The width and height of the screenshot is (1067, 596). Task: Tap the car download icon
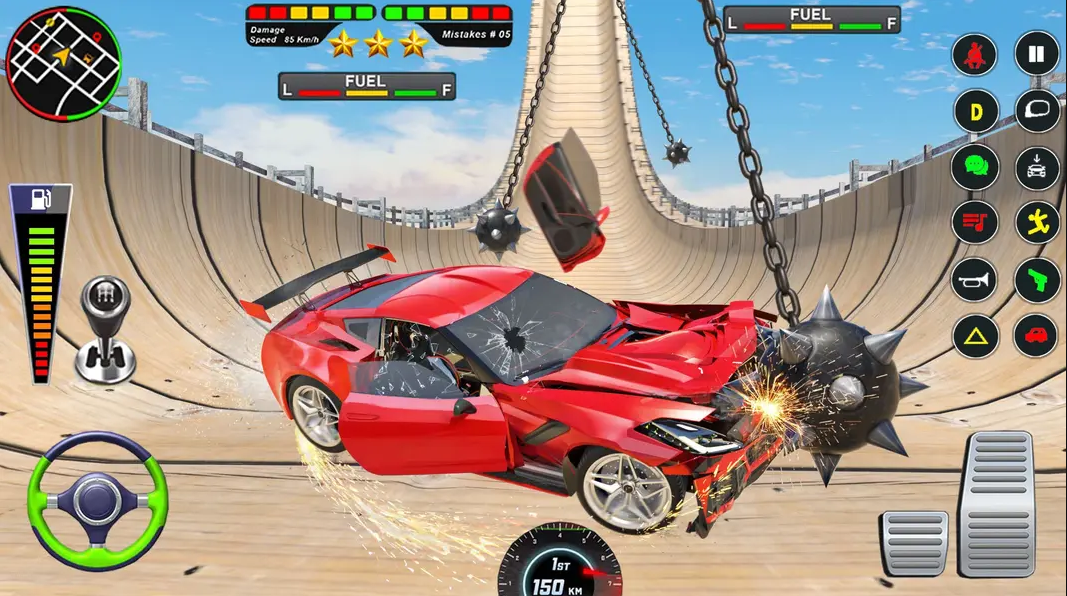tap(1037, 167)
